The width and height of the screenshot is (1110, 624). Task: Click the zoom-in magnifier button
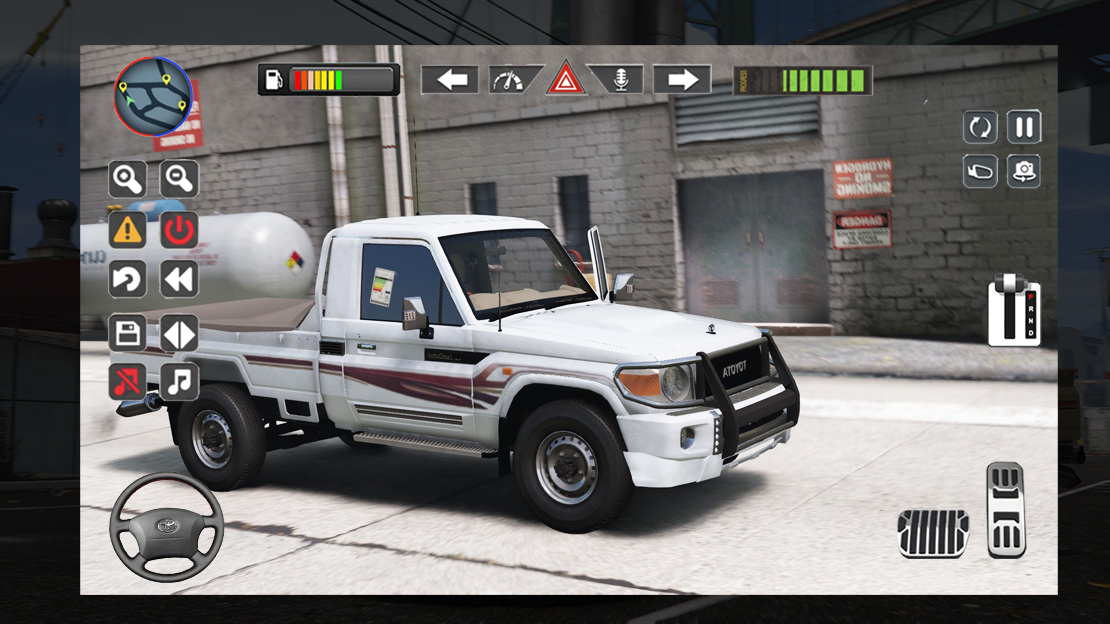tap(127, 179)
